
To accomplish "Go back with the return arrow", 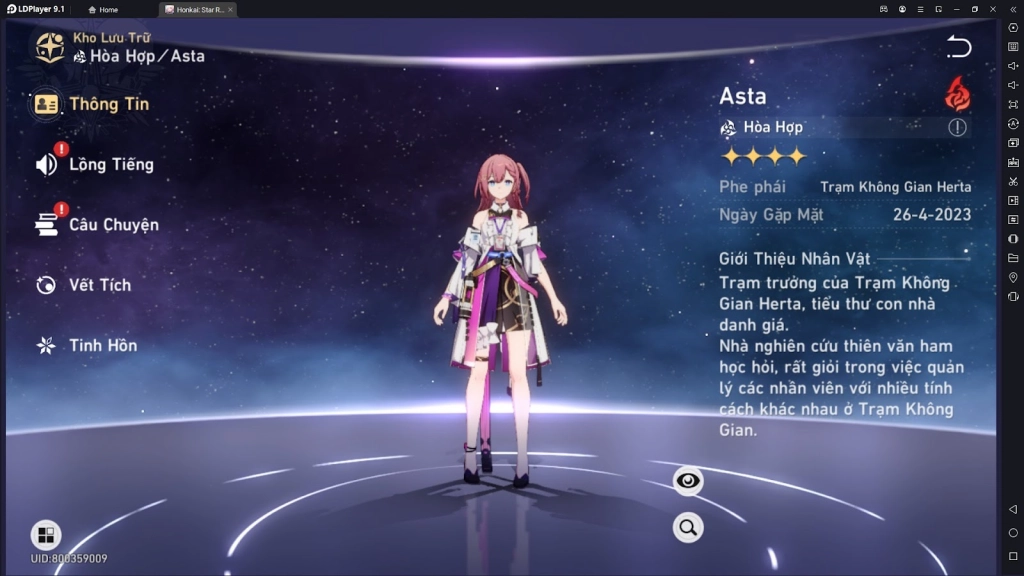I will [x=958, y=47].
